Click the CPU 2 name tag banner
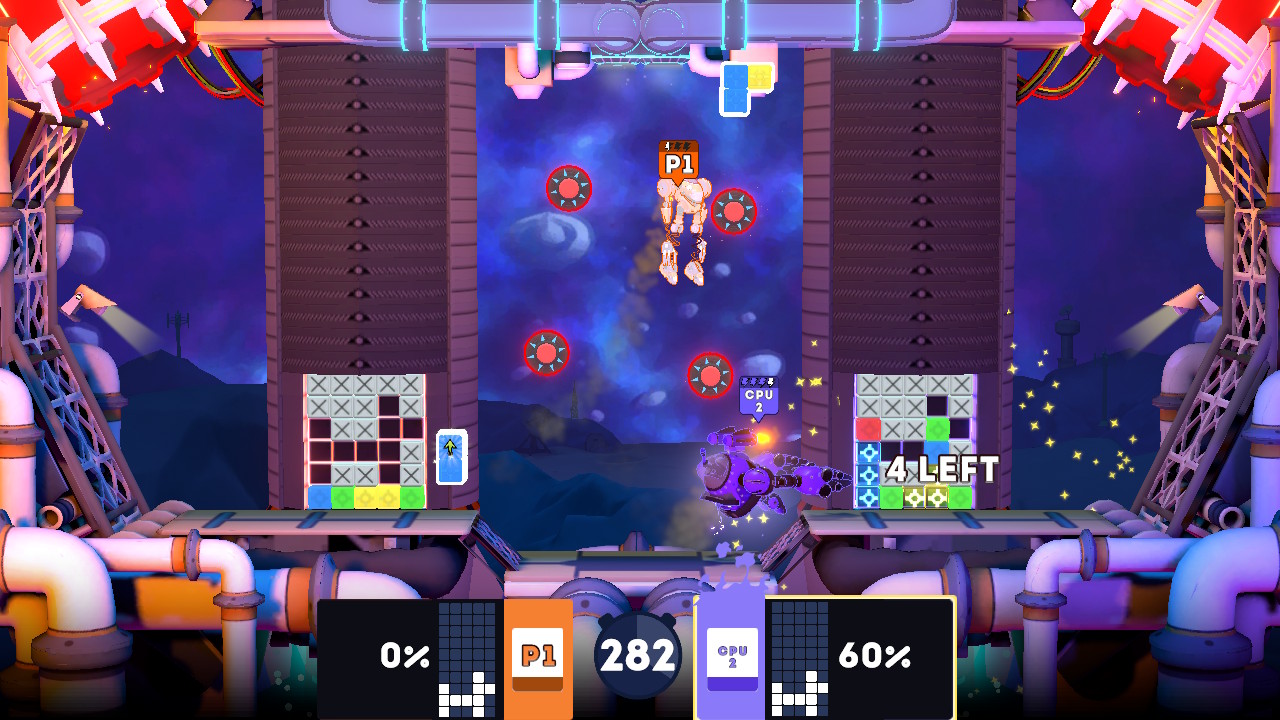The width and height of the screenshot is (1280, 720). 757,400
